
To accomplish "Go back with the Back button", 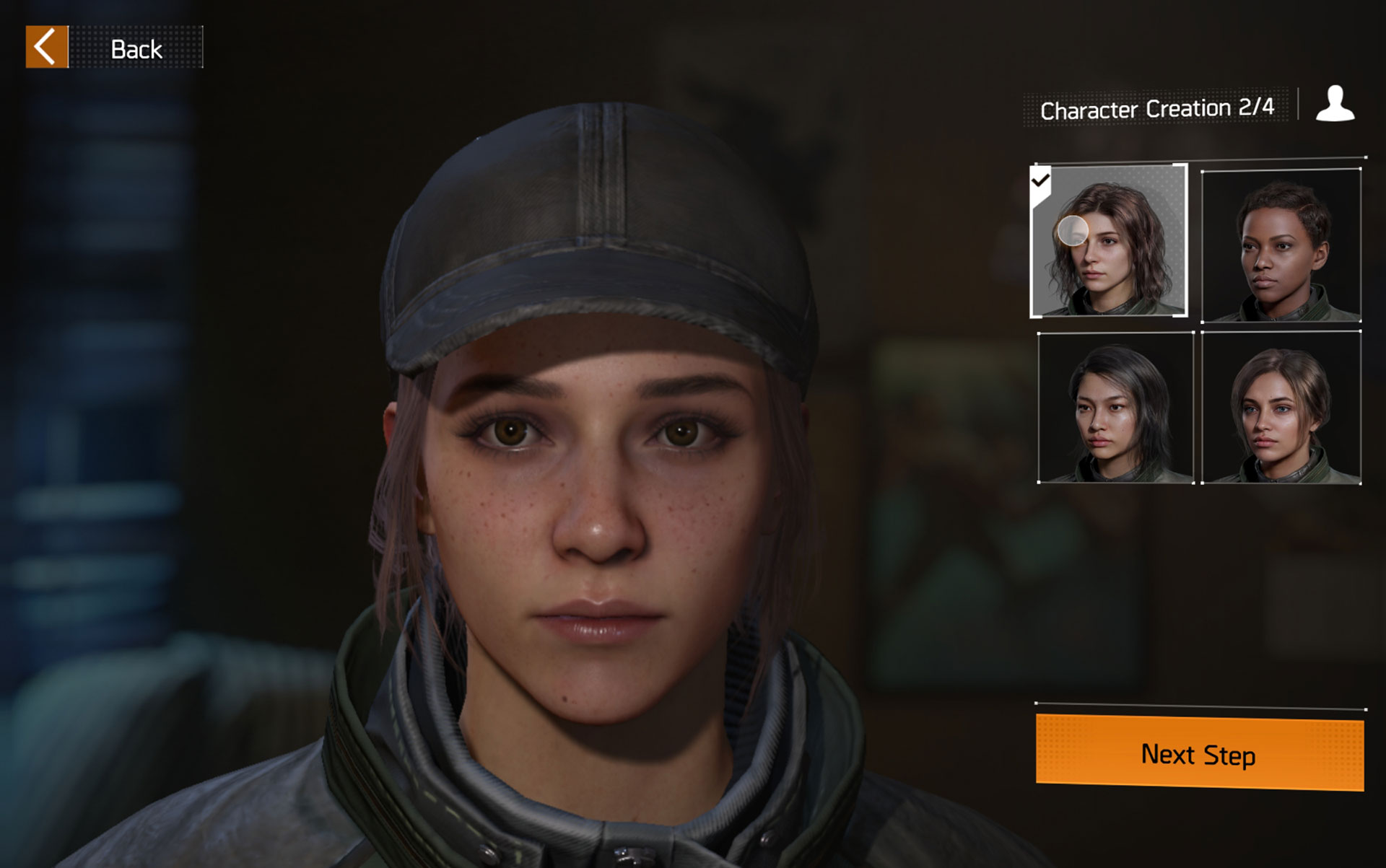I will click(x=114, y=48).
